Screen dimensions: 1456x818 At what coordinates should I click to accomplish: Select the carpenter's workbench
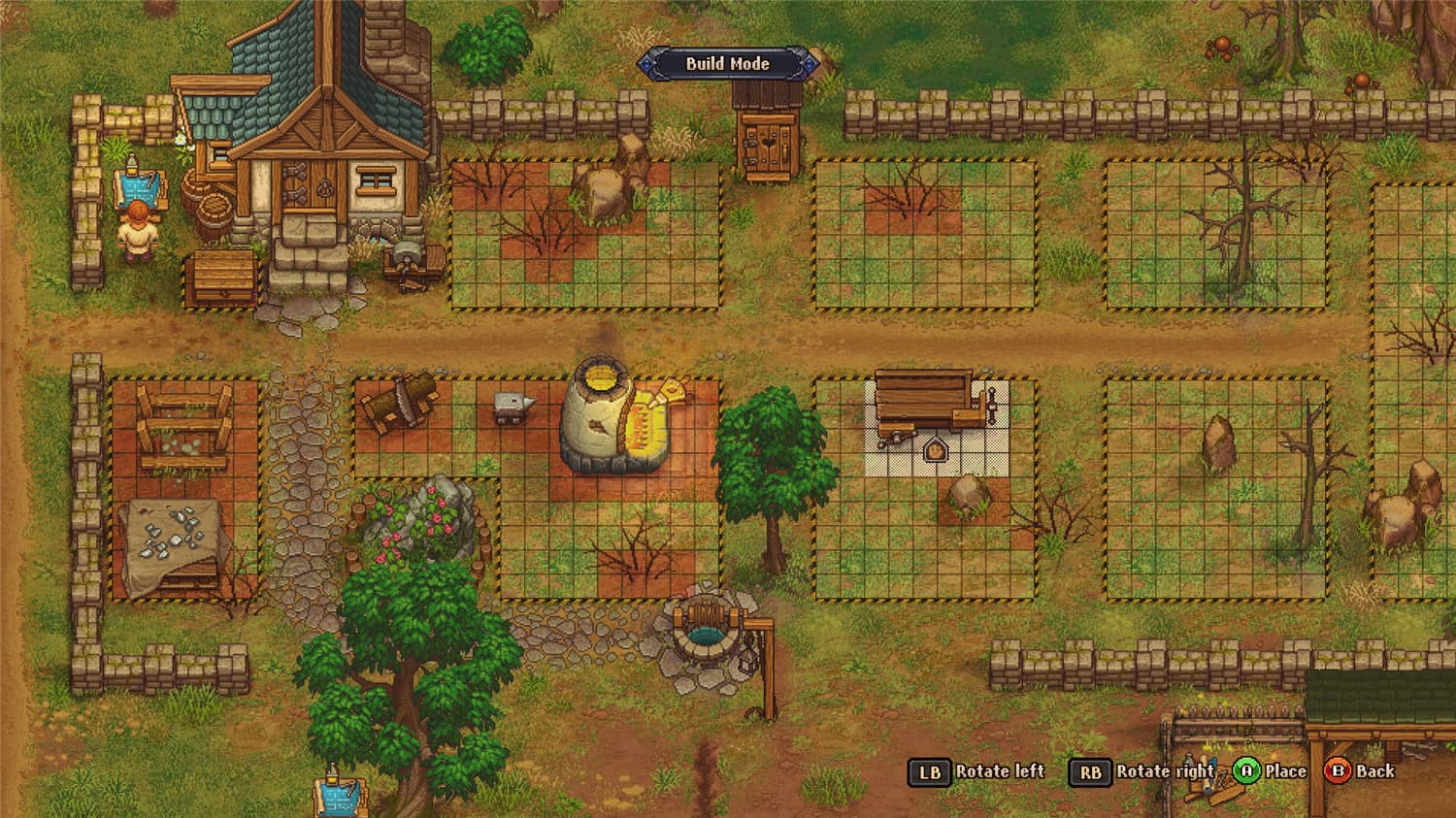point(929,400)
